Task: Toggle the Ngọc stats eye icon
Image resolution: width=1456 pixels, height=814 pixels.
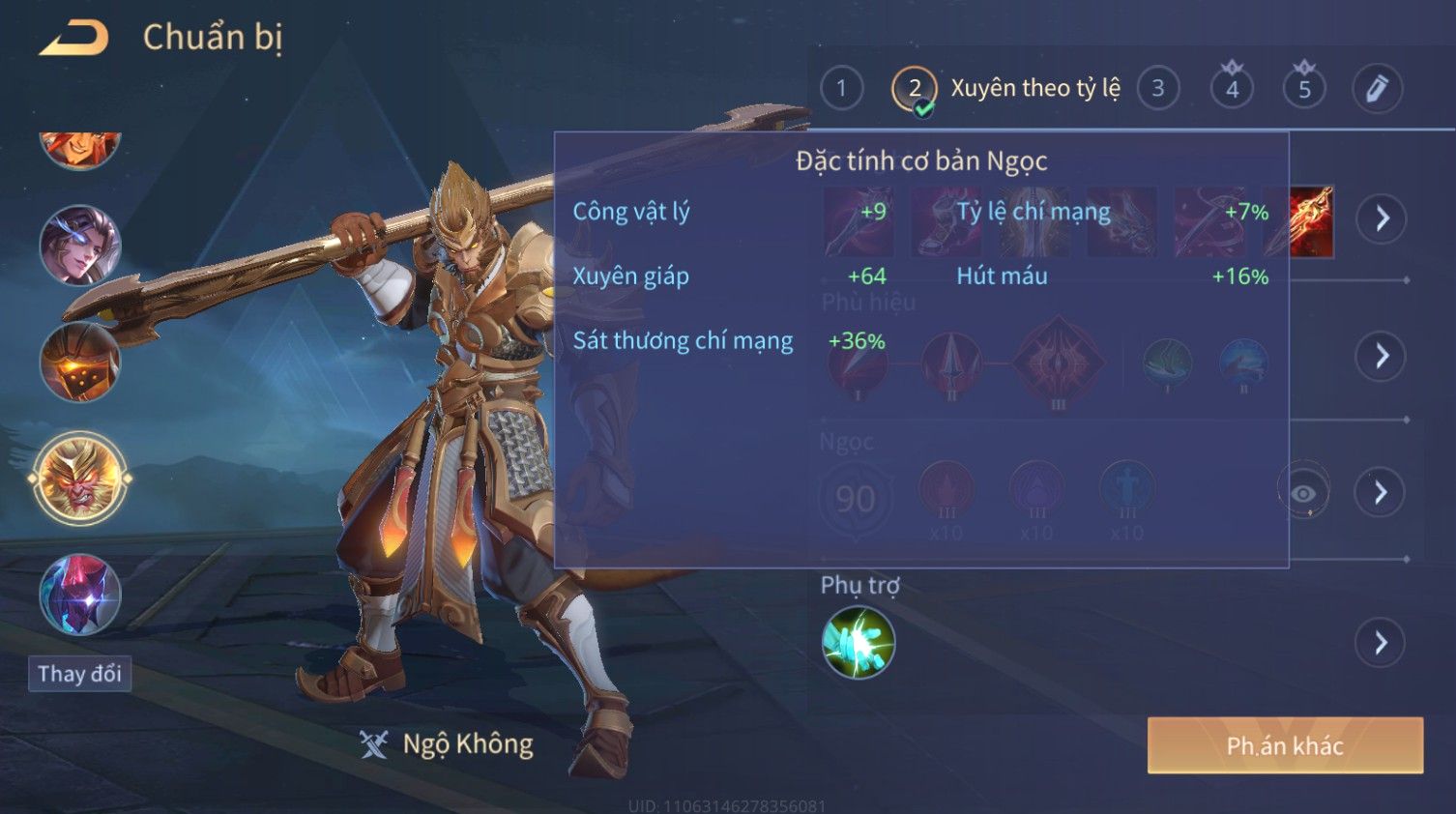Action: [1303, 493]
